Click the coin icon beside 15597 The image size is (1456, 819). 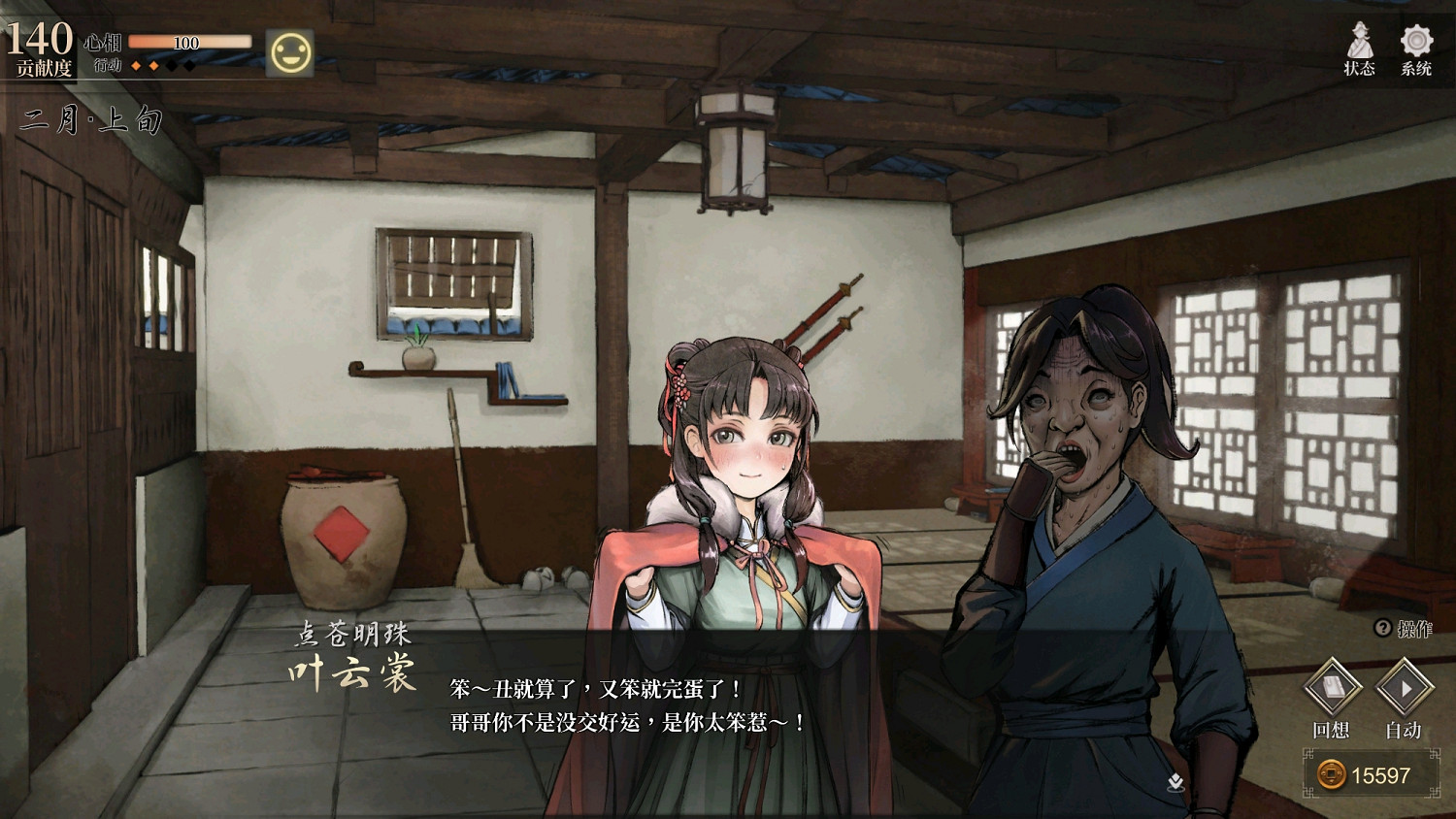1330,775
